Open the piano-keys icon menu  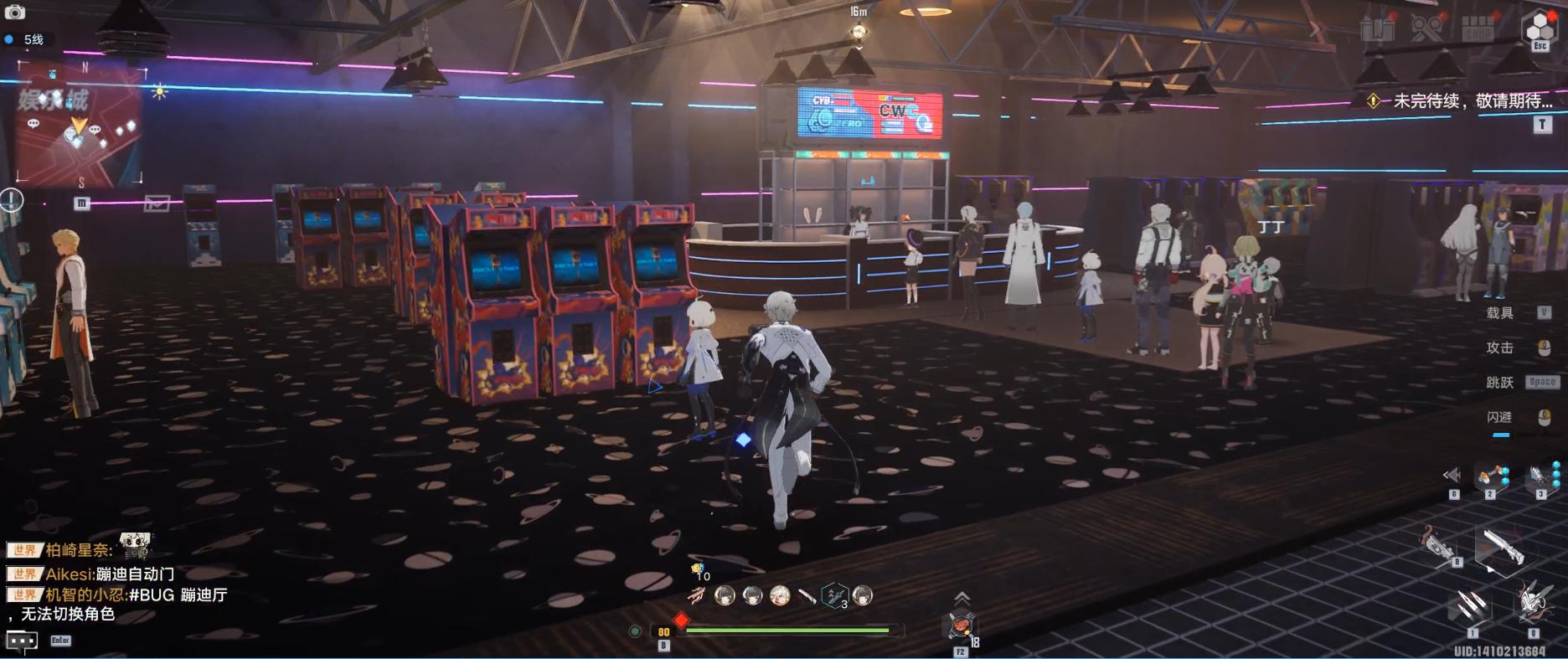(x=1477, y=29)
